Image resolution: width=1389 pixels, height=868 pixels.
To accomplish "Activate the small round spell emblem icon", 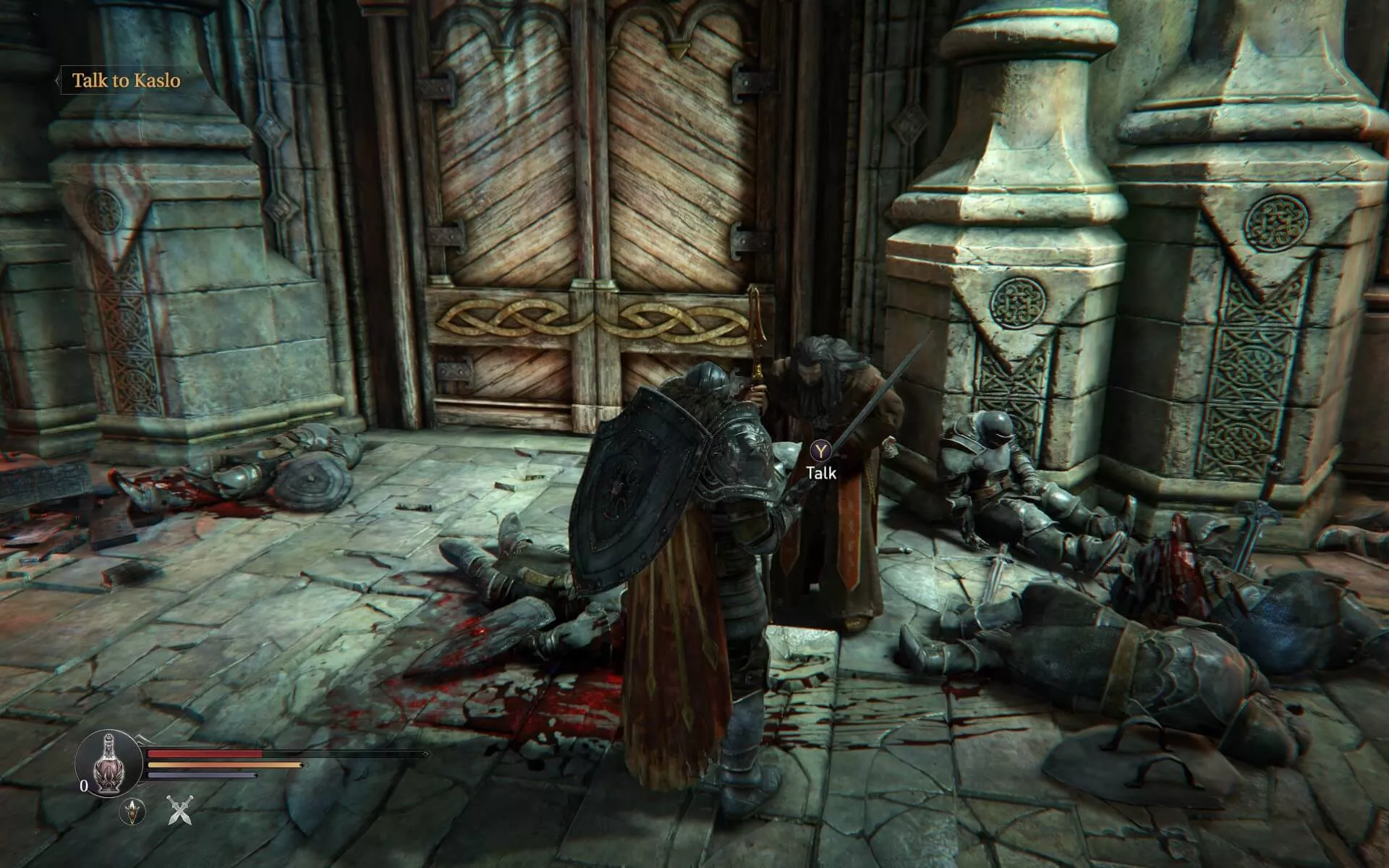I will tap(132, 812).
